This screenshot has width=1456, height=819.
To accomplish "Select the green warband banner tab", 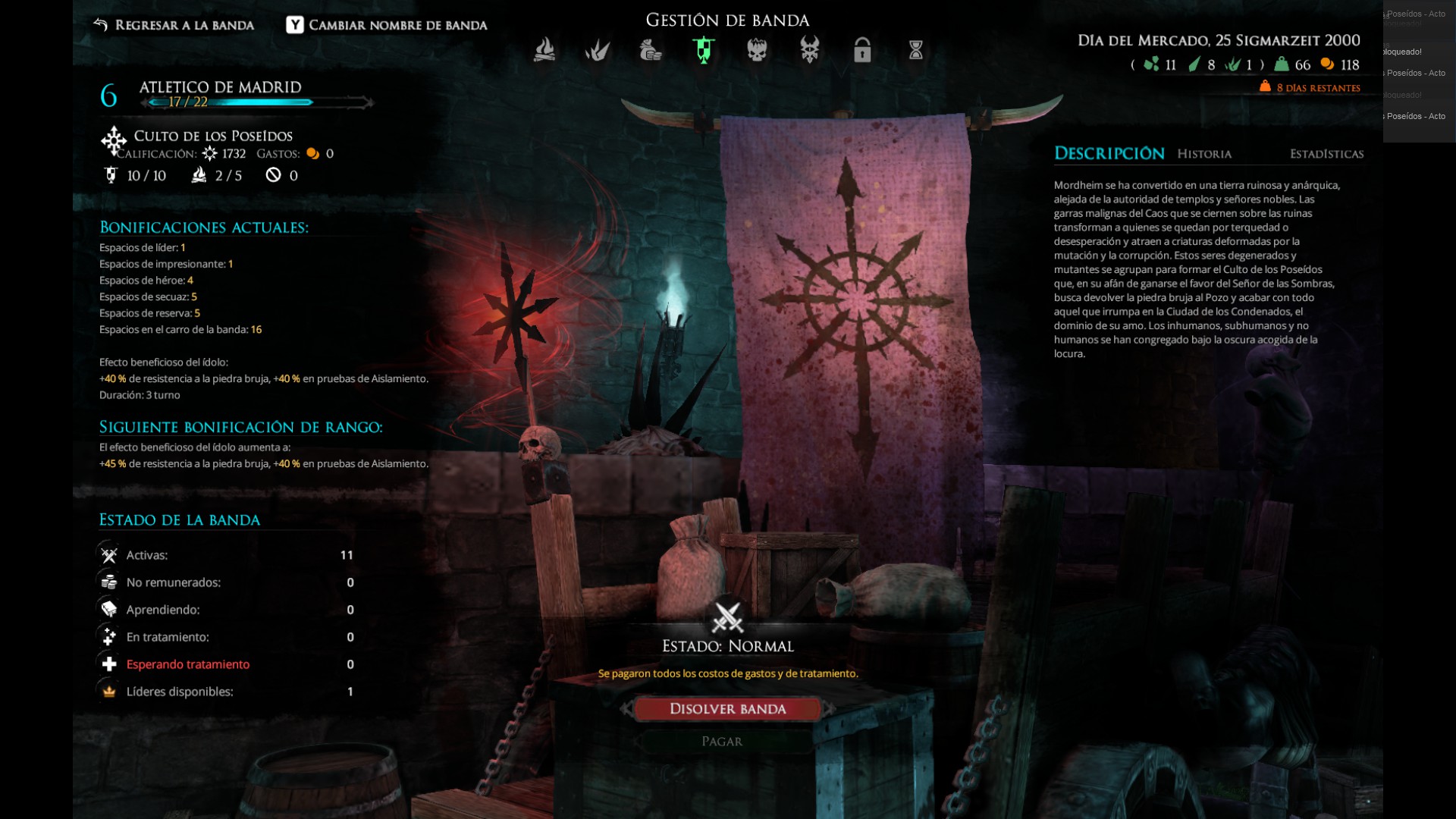I will (704, 50).
